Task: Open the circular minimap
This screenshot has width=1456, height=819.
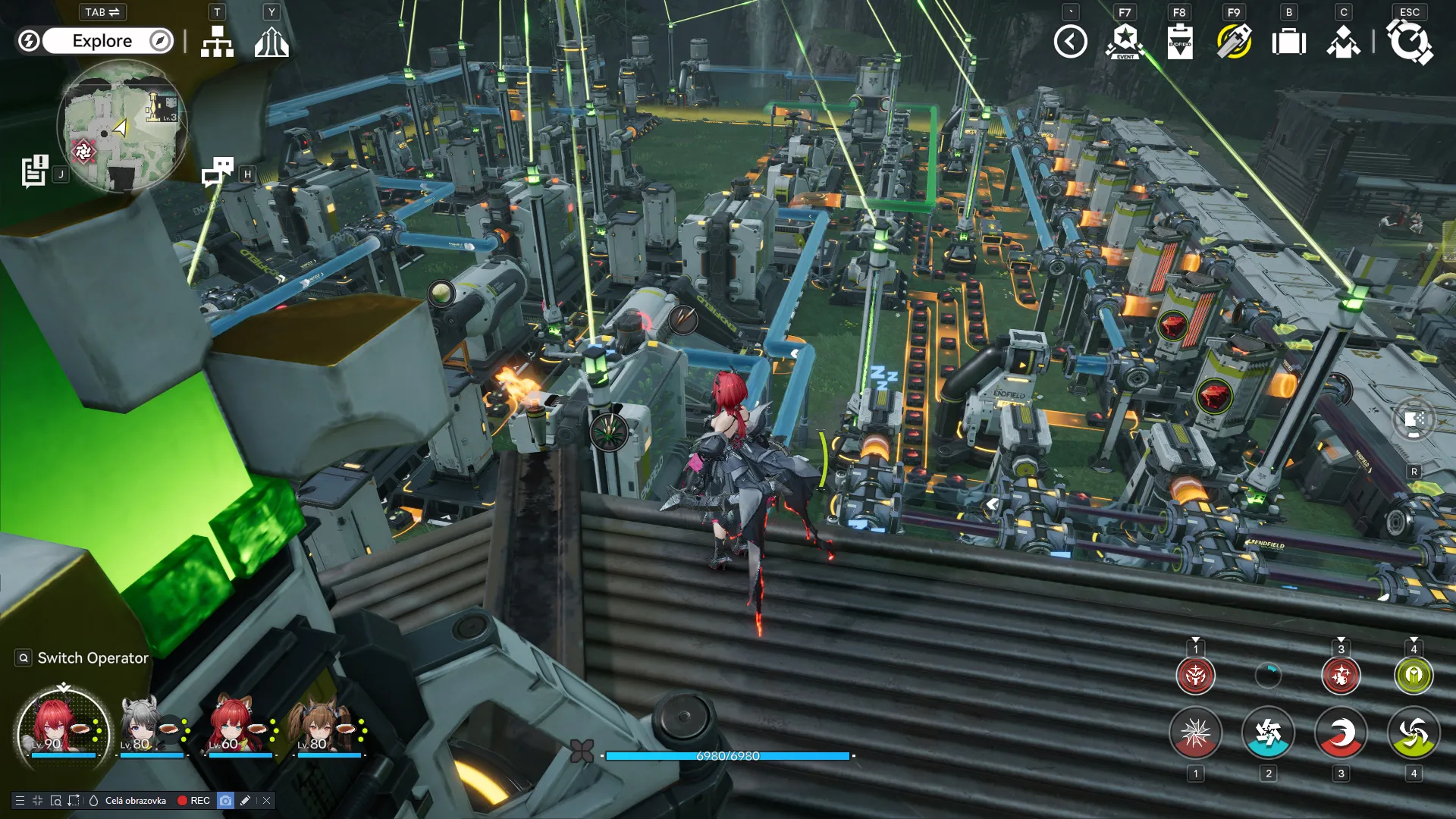Action: [x=122, y=126]
